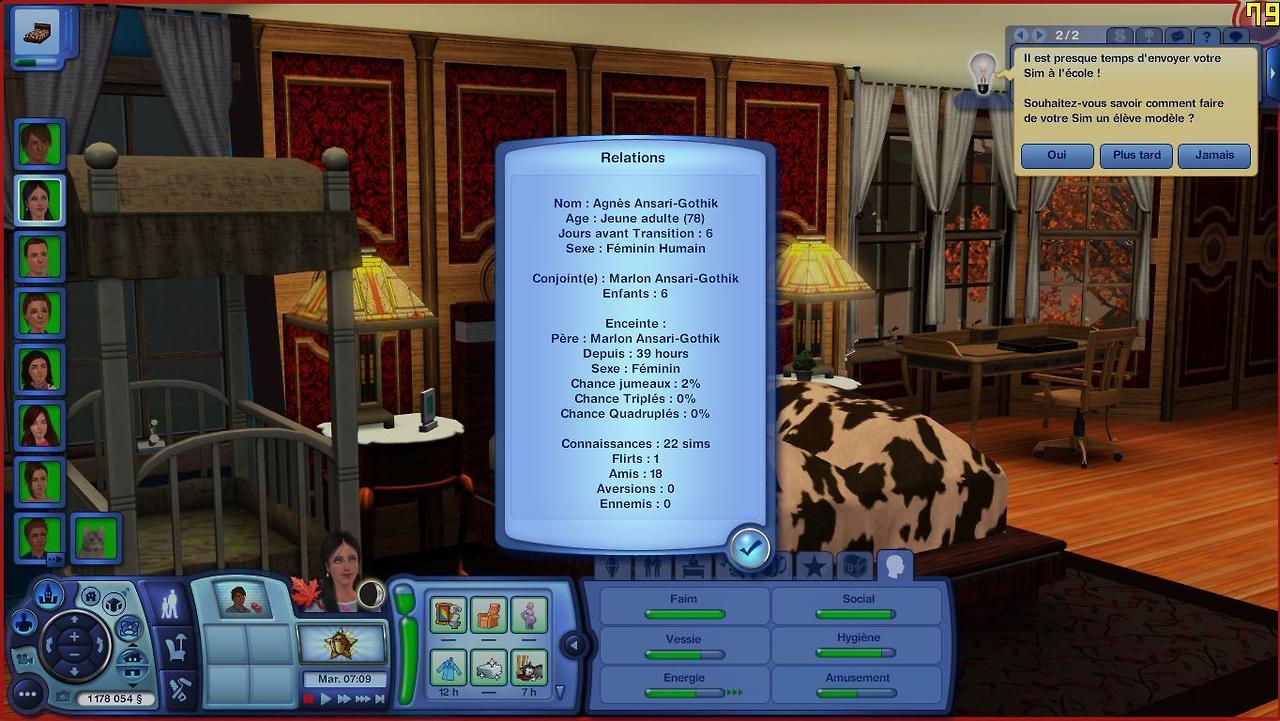Select "Jamais" to dismiss tips forever

[x=1214, y=156]
